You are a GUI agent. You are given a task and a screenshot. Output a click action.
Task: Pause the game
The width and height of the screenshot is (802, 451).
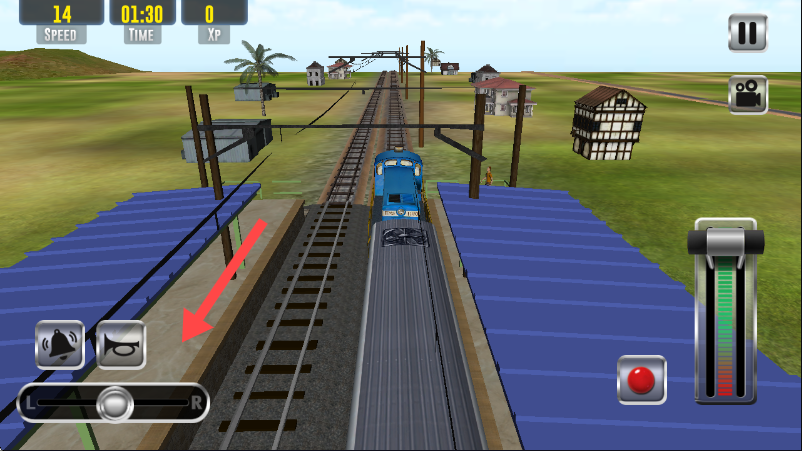tap(747, 33)
